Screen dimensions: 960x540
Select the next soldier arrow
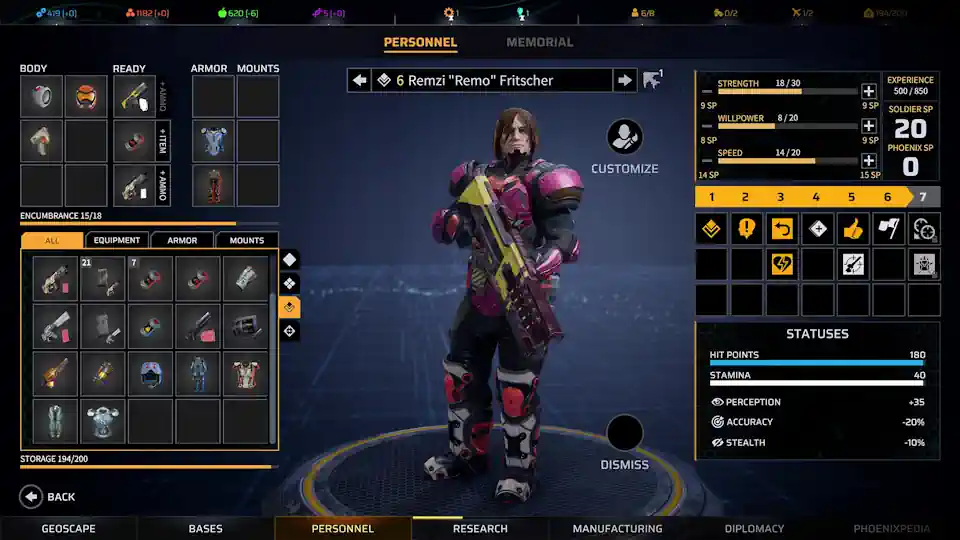pos(625,80)
